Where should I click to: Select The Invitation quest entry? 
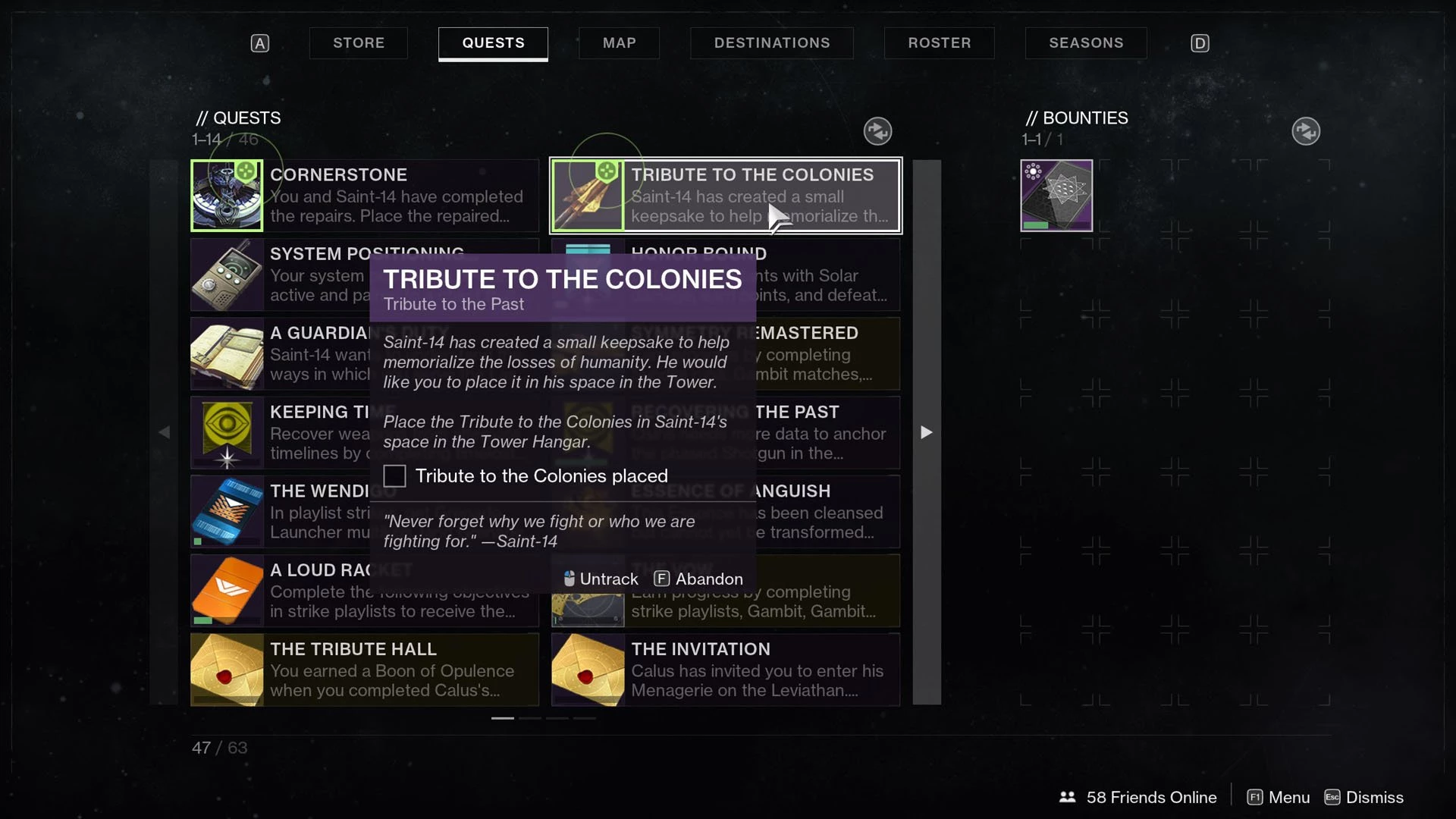(x=726, y=670)
